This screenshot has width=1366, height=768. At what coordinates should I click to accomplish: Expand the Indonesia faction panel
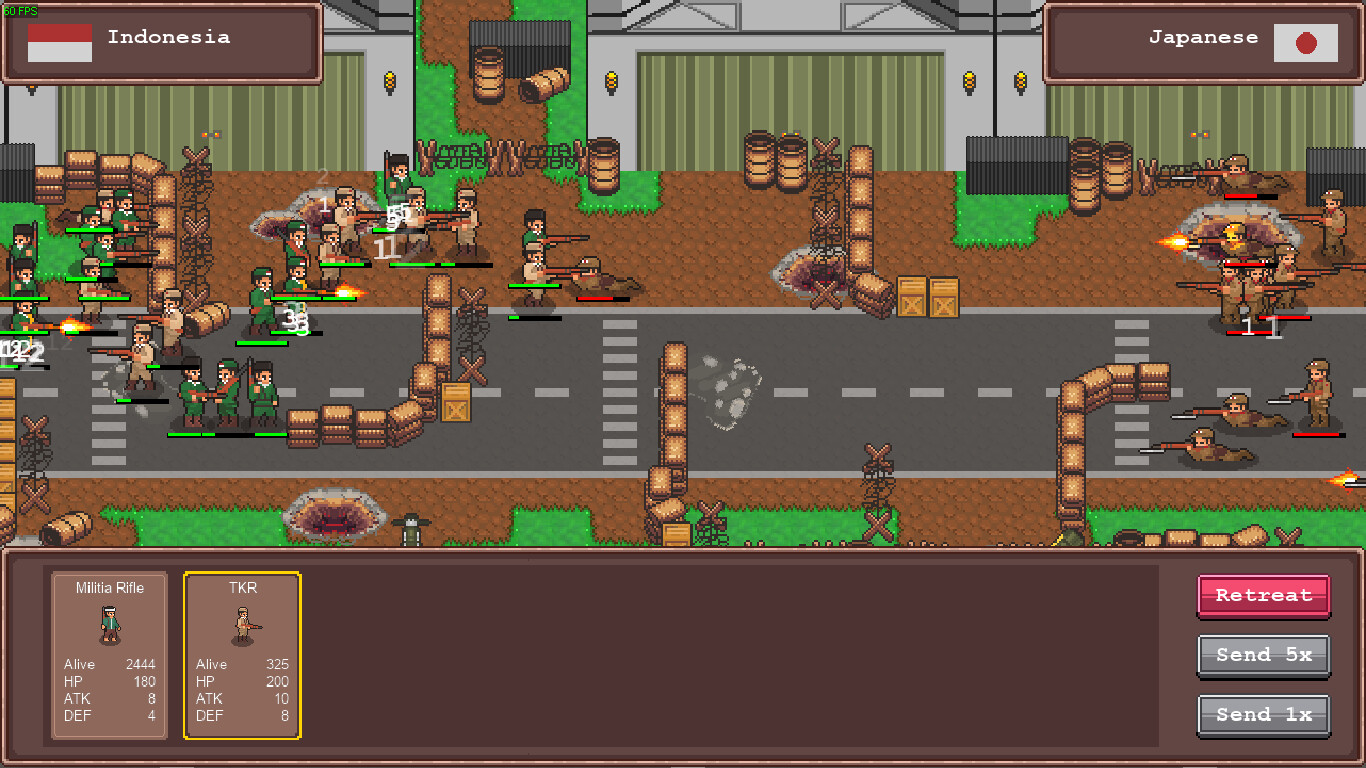pyautogui.click(x=163, y=41)
